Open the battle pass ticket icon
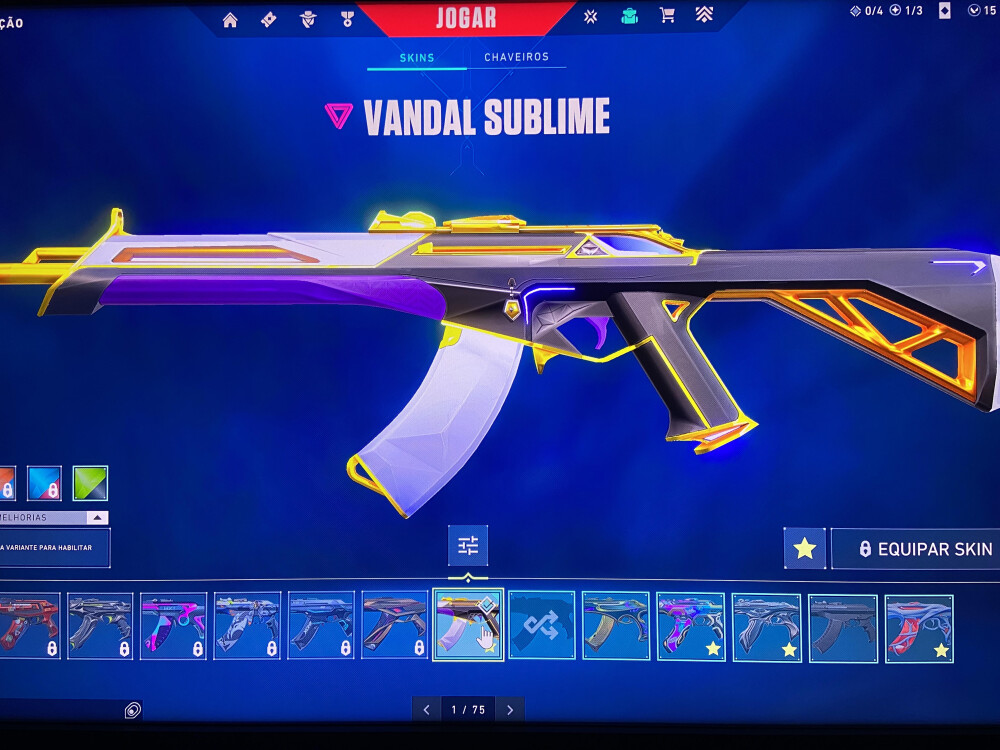 (x=268, y=19)
